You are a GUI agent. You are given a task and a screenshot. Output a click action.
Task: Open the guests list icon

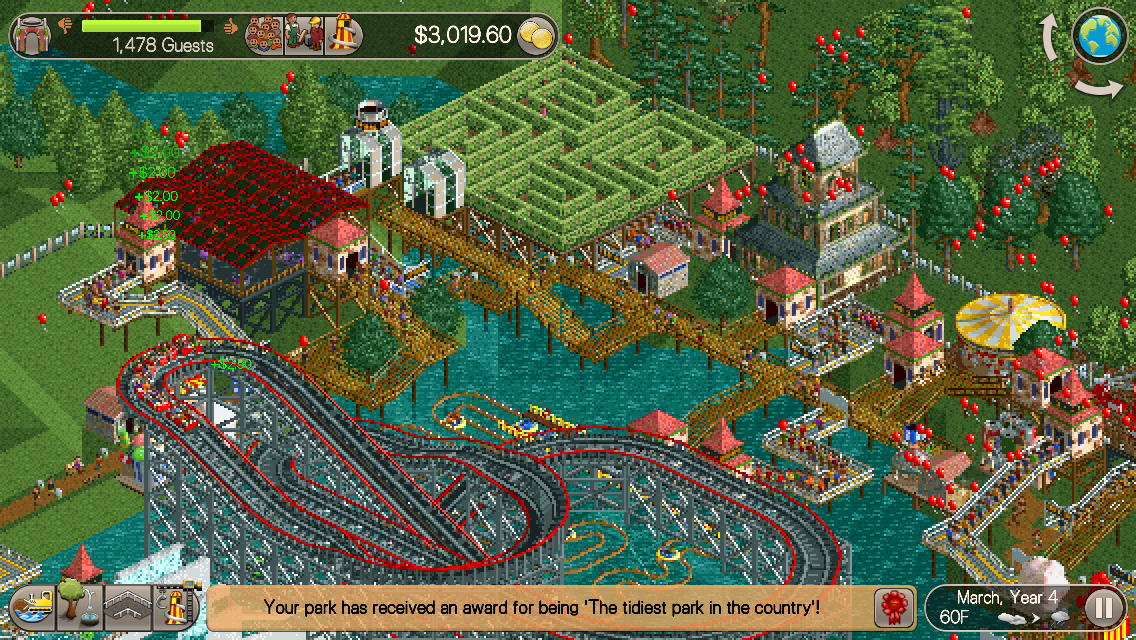click(265, 36)
